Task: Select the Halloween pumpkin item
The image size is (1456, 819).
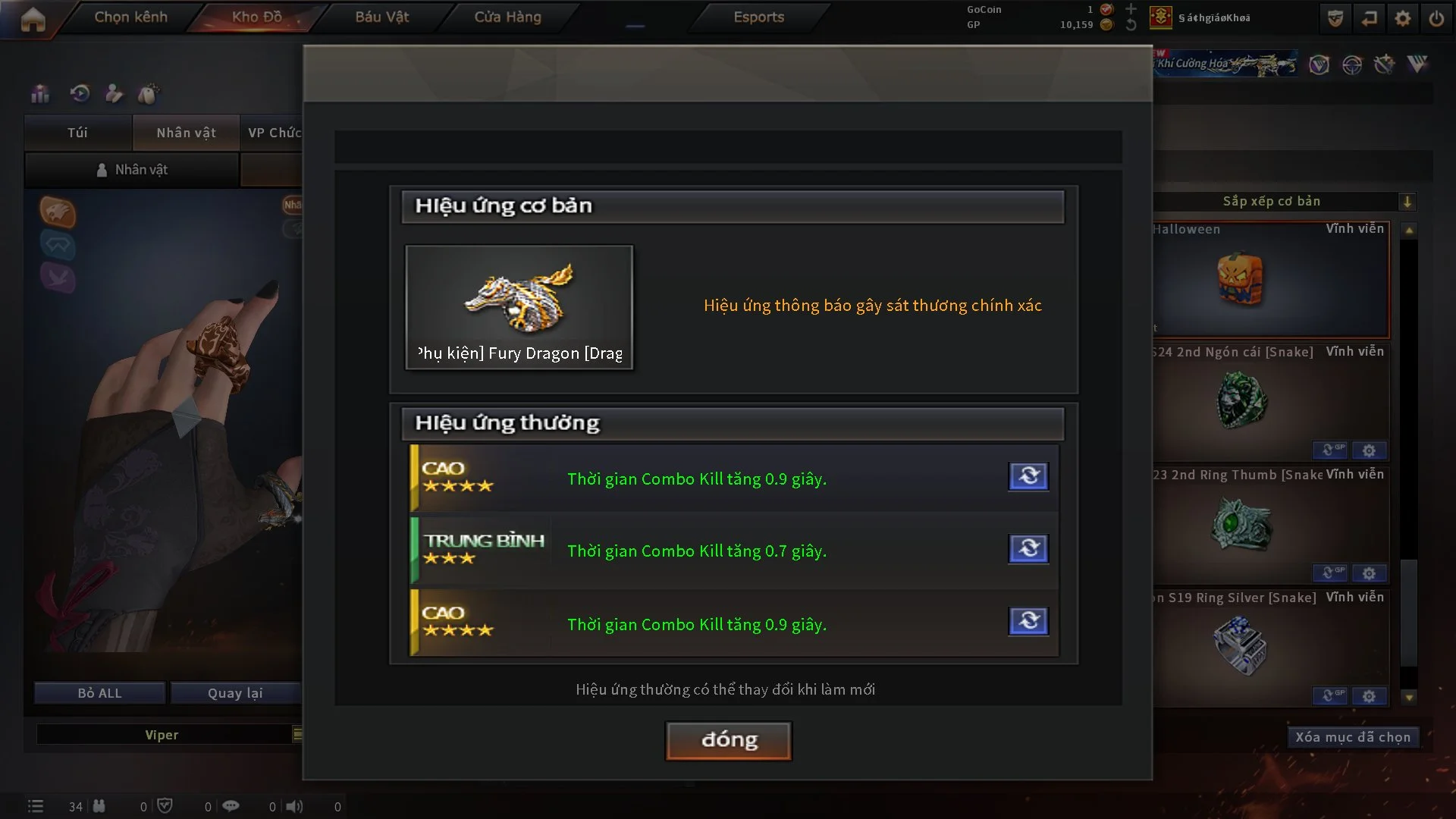Action: (x=1241, y=279)
